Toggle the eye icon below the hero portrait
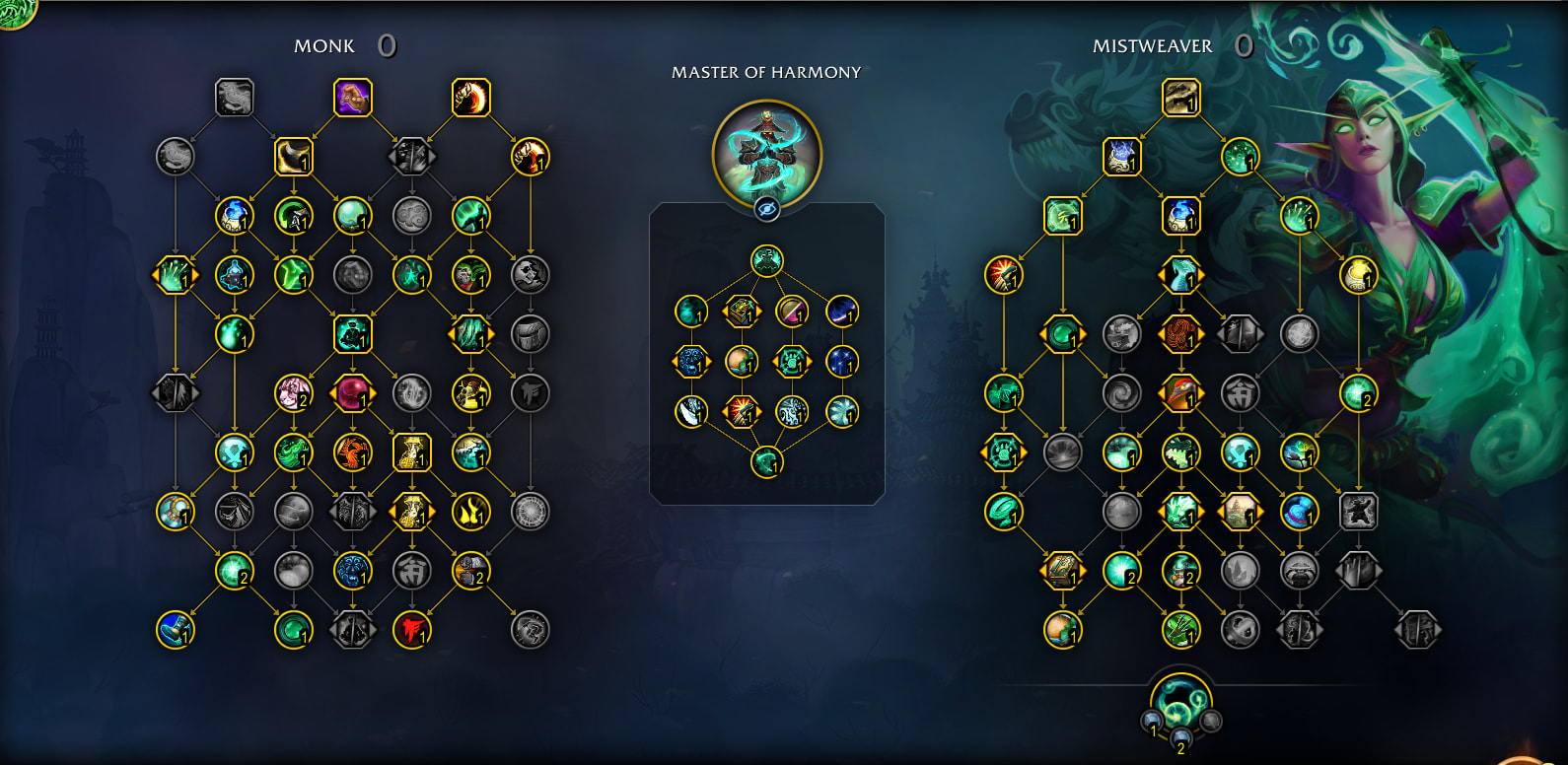Viewport: 1568px width, 765px height. point(766,209)
